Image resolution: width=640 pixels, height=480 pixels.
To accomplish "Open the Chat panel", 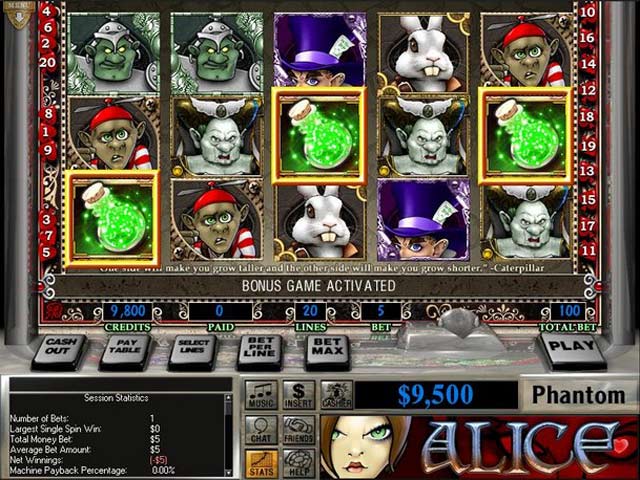I will 261,430.
